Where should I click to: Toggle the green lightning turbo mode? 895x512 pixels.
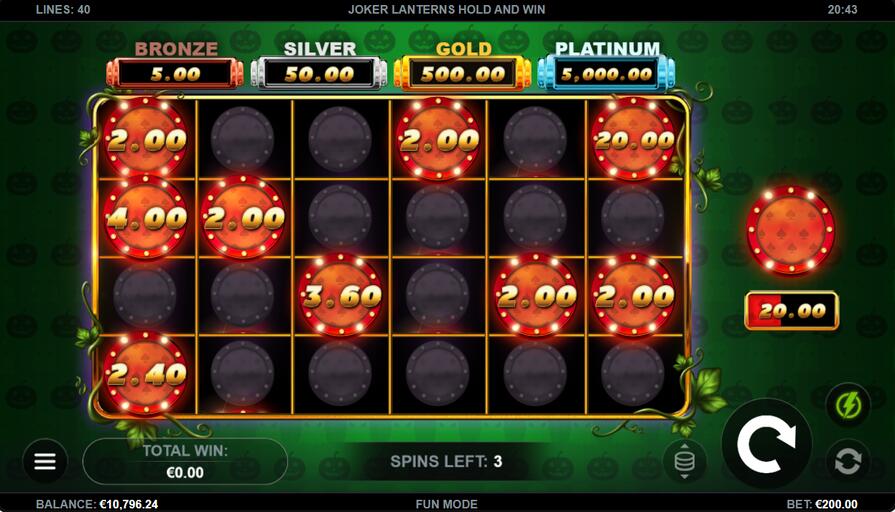tap(847, 405)
